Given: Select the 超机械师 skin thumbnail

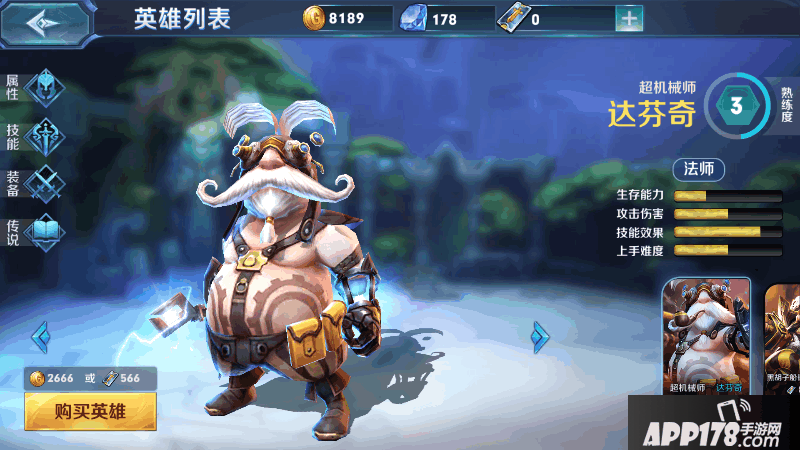Looking at the screenshot, I should coord(706,337).
